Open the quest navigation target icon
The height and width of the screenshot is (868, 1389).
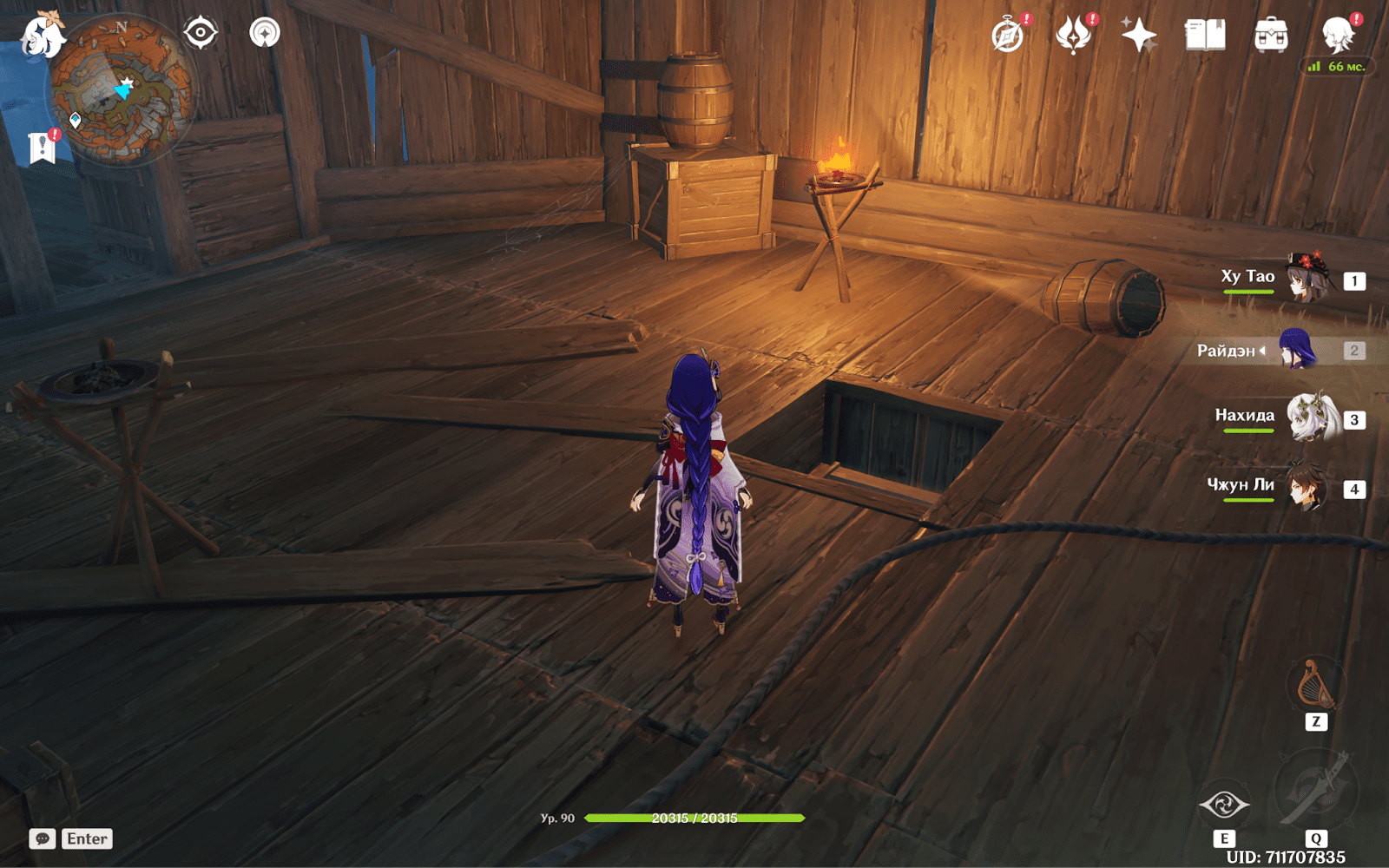pyautogui.click(x=201, y=34)
